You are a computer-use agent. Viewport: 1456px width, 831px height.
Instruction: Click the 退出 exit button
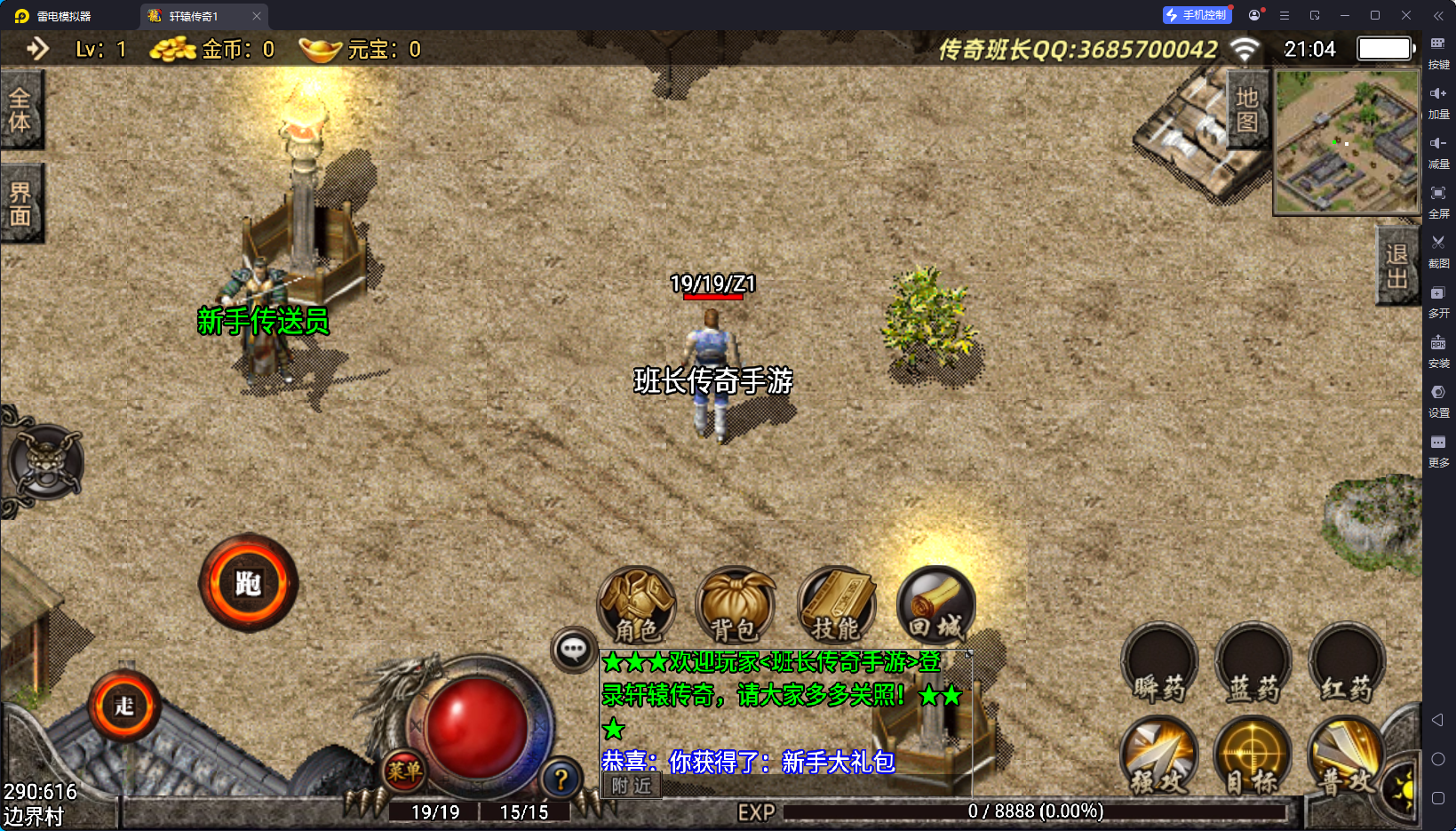[x=1396, y=266]
